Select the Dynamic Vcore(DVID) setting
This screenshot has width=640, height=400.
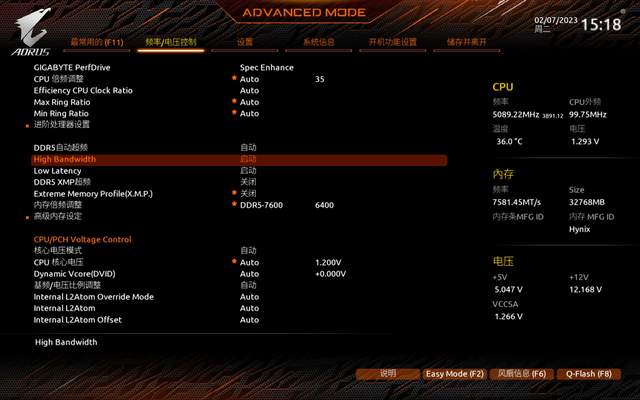pos(74,274)
